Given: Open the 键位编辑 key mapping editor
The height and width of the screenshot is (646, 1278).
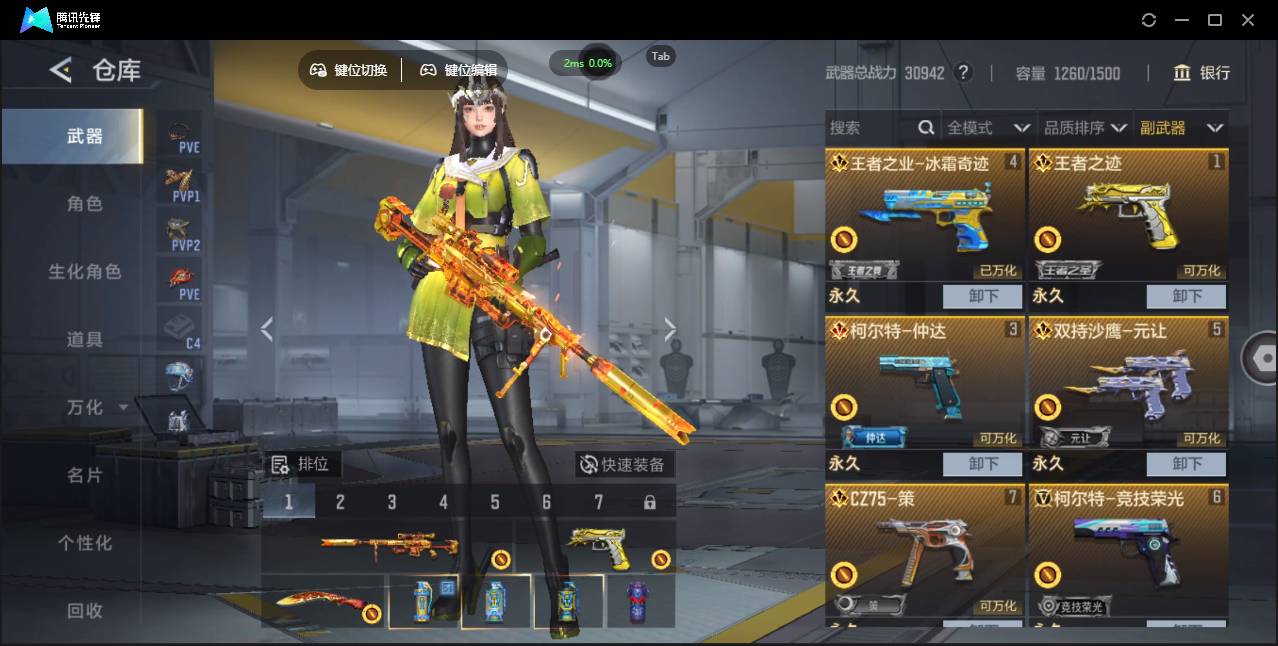Looking at the screenshot, I should click(x=459, y=70).
